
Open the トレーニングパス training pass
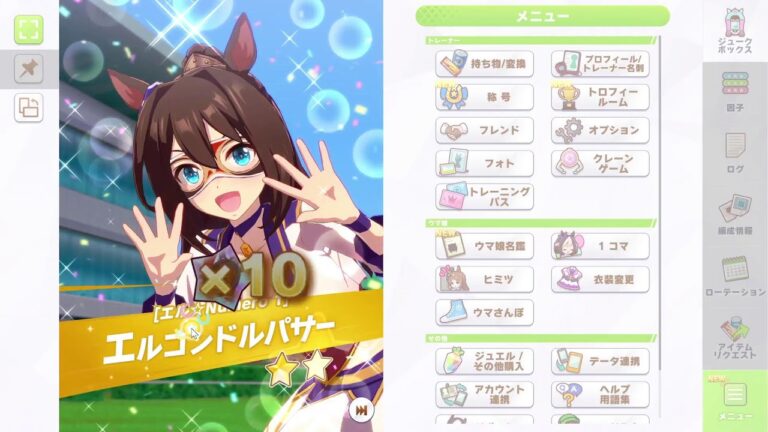click(x=484, y=196)
